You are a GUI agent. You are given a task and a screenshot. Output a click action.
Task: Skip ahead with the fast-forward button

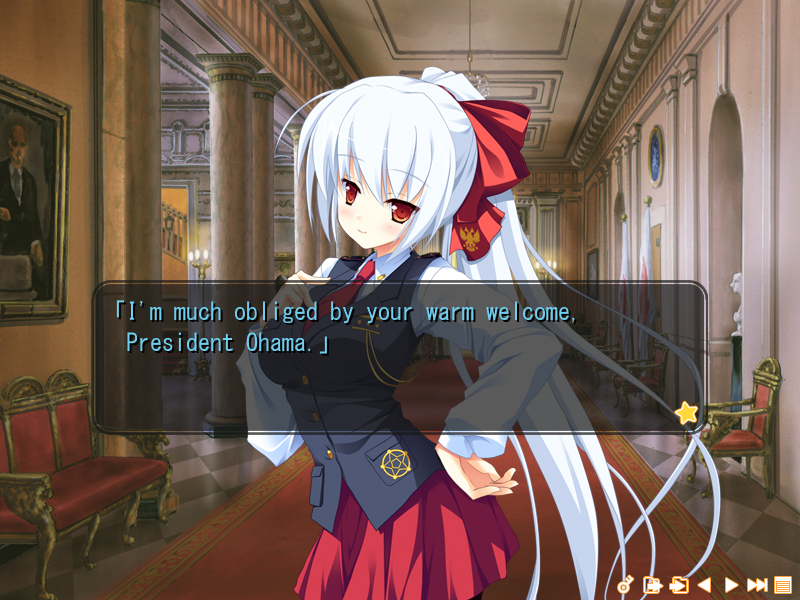(x=757, y=585)
